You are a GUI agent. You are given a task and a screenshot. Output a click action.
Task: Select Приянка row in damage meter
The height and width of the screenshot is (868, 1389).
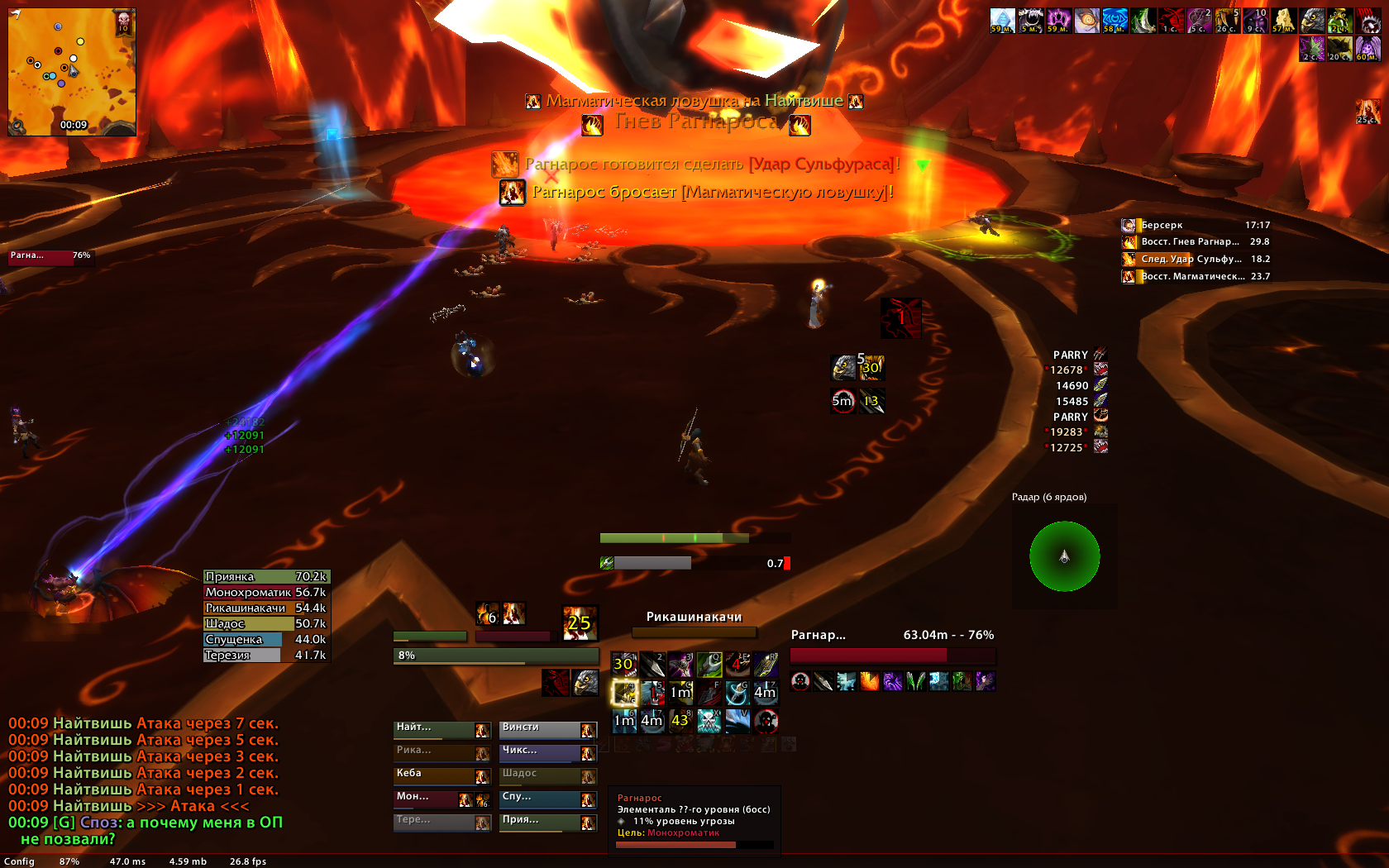coord(266,576)
